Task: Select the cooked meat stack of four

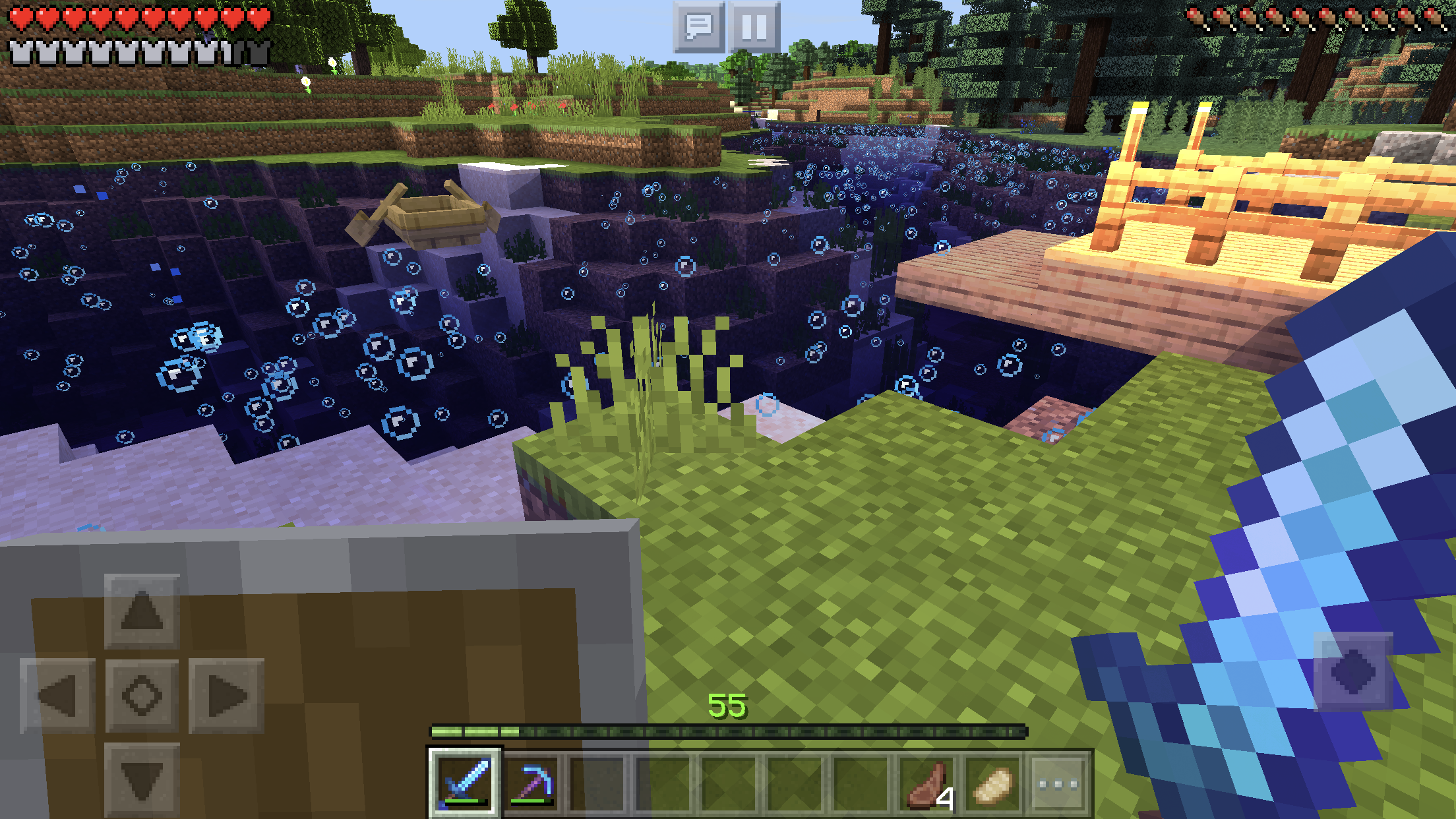Action: [x=928, y=783]
